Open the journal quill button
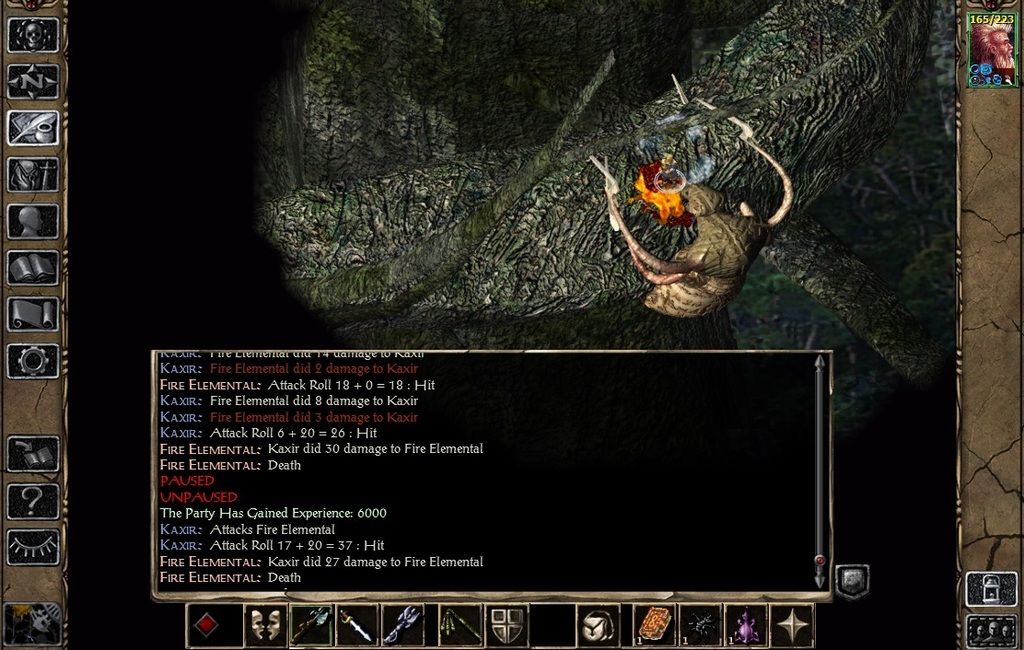Screen dimensions: 1024x650 pyautogui.click(x=33, y=128)
